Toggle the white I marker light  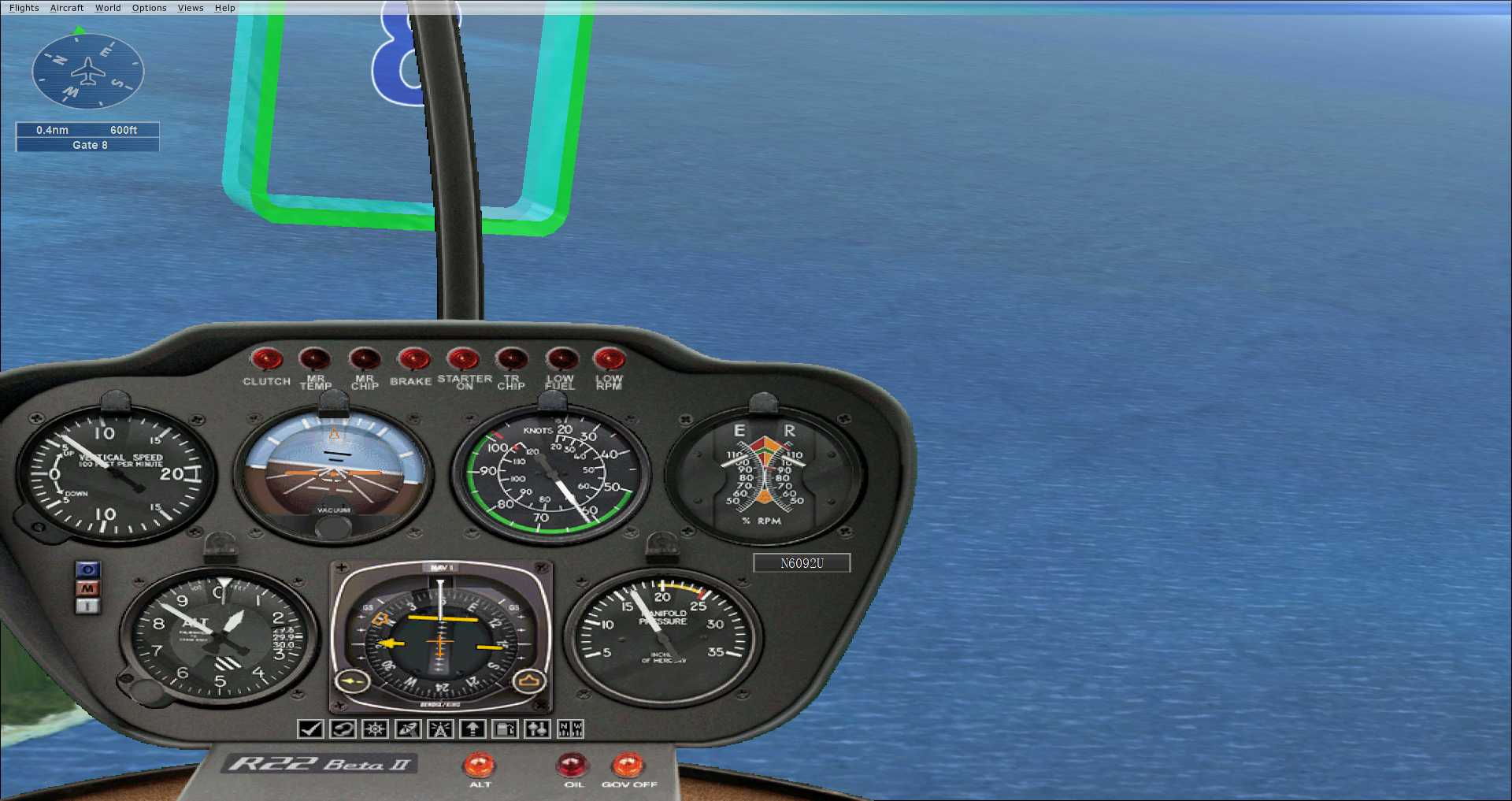[87, 605]
